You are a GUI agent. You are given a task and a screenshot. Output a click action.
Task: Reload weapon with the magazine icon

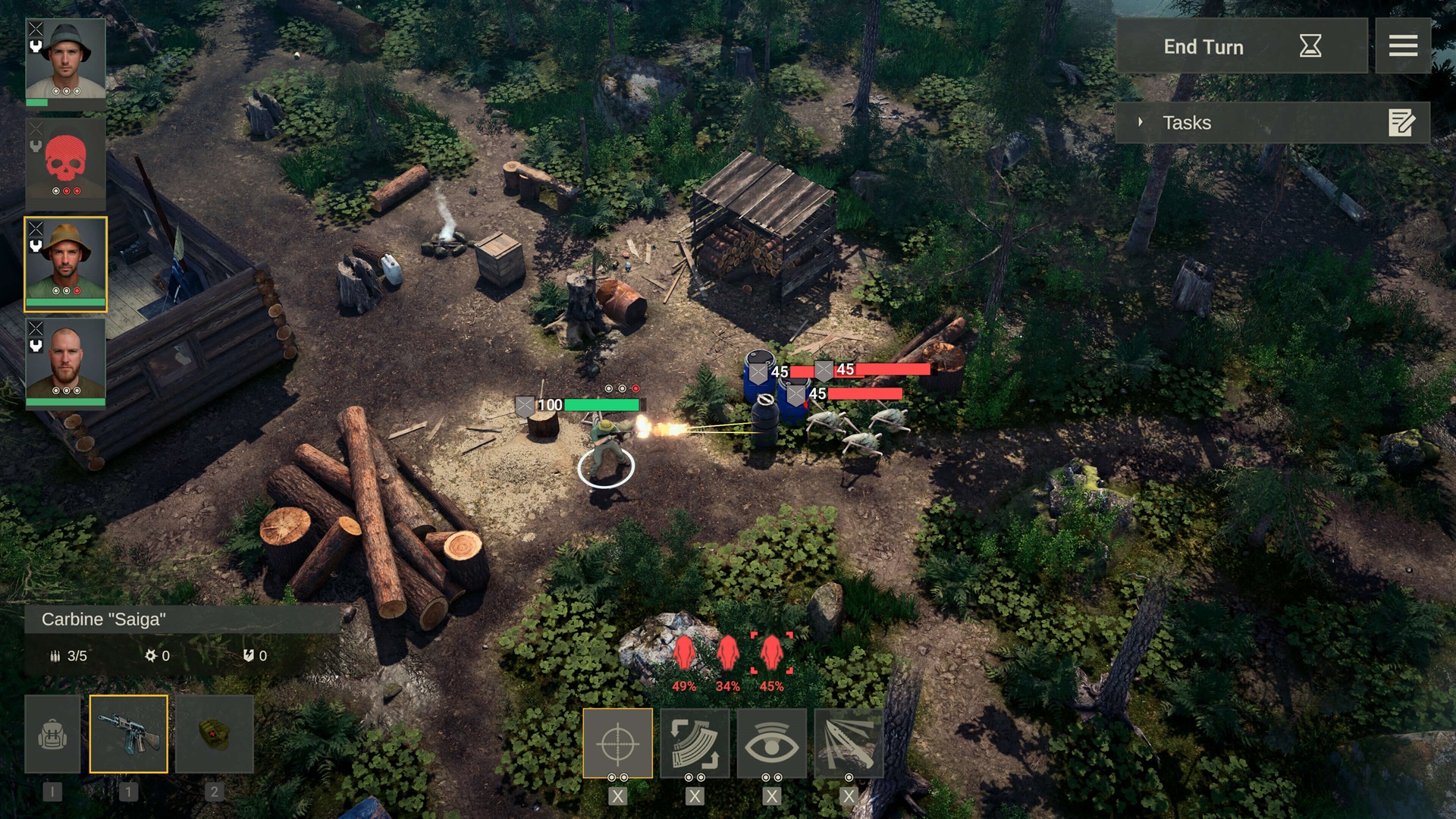point(695,743)
